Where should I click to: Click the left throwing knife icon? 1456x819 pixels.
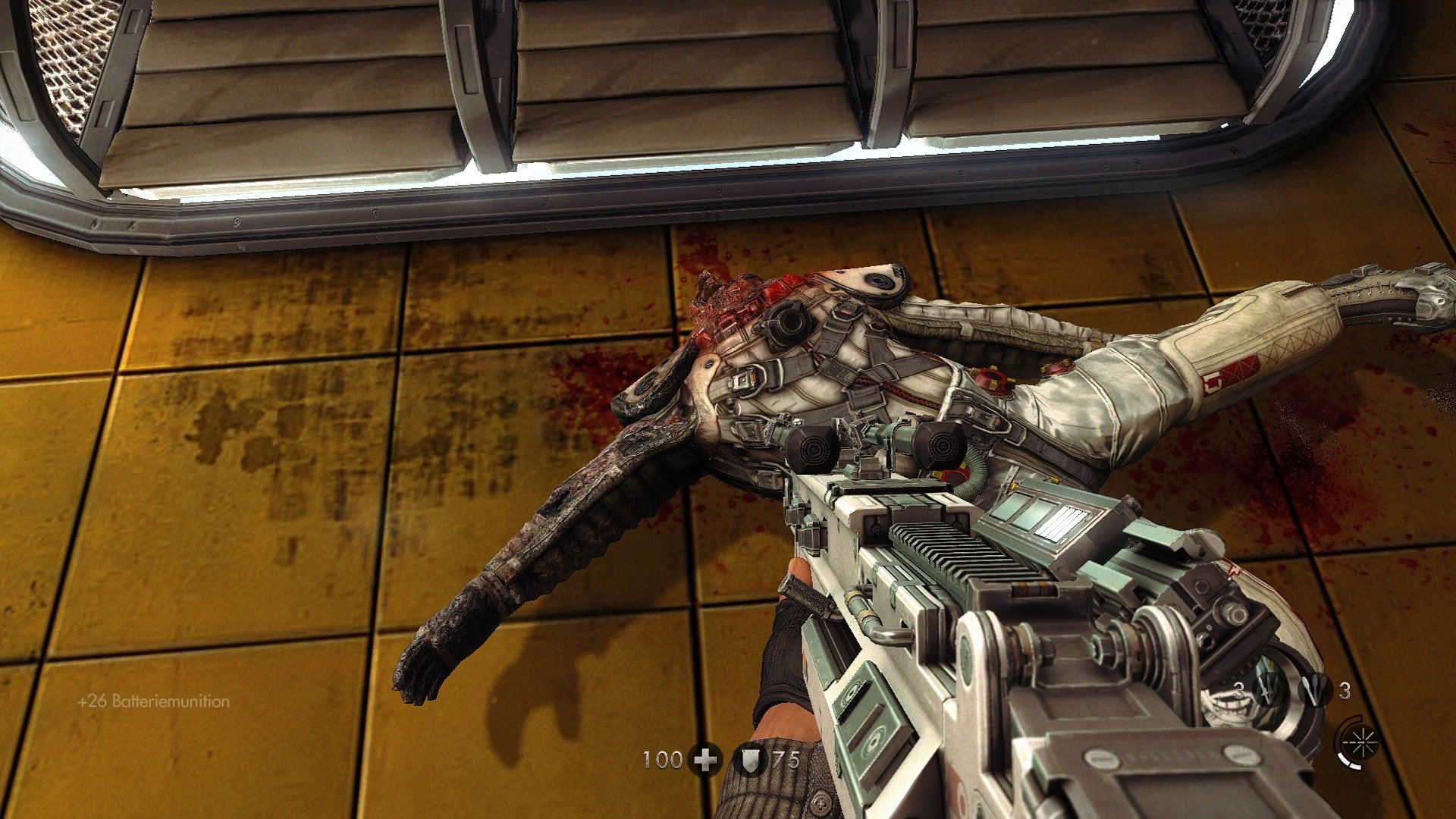[x=1269, y=689]
